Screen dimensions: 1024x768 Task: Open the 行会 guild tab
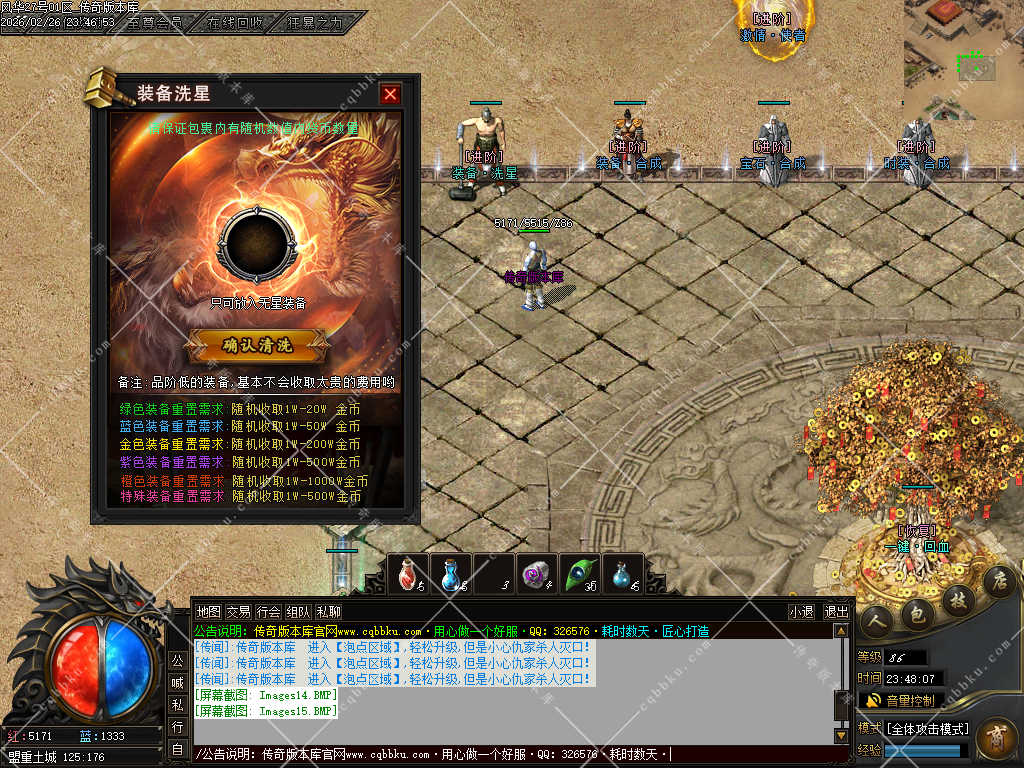click(268, 611)
